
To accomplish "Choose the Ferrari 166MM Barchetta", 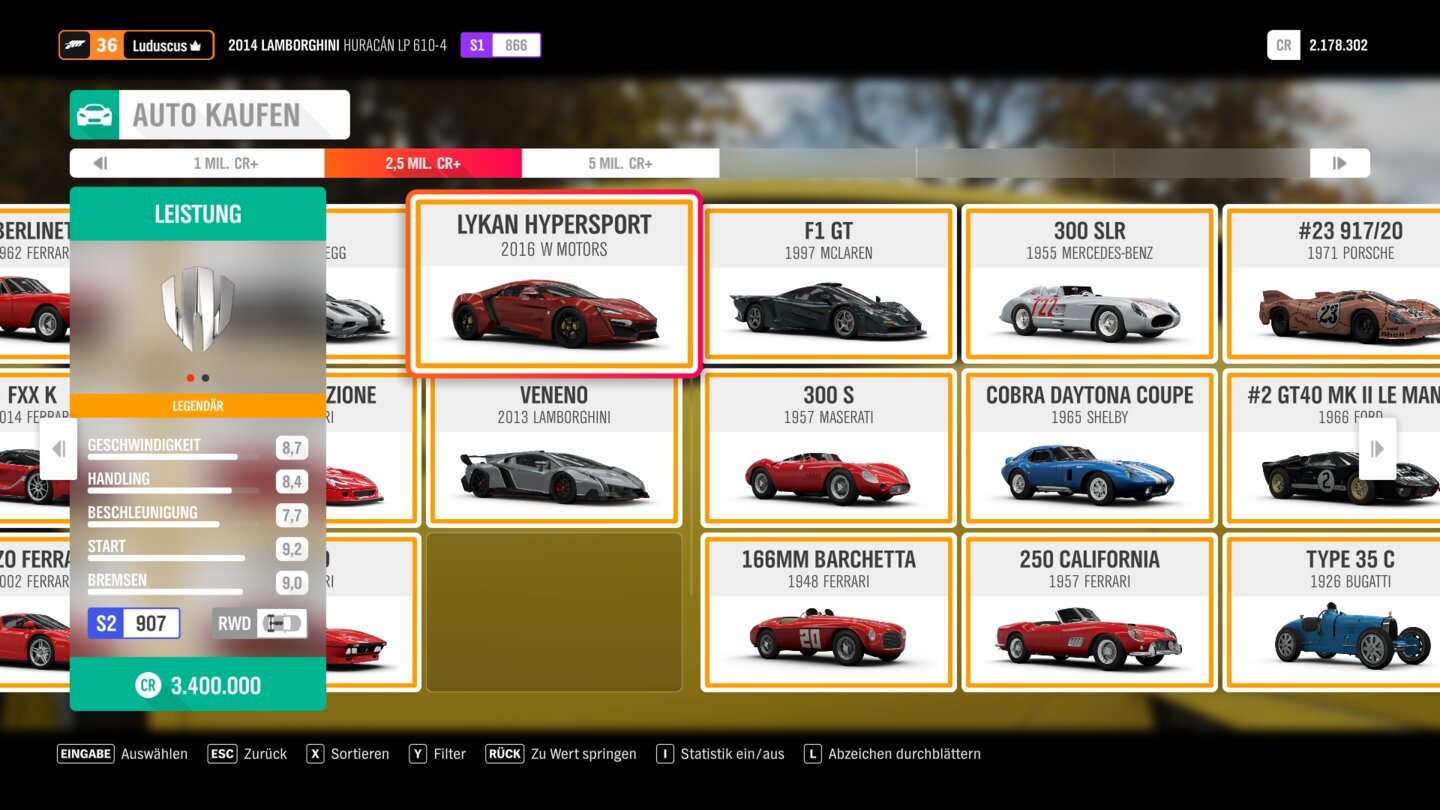I will tap(828, 613).
